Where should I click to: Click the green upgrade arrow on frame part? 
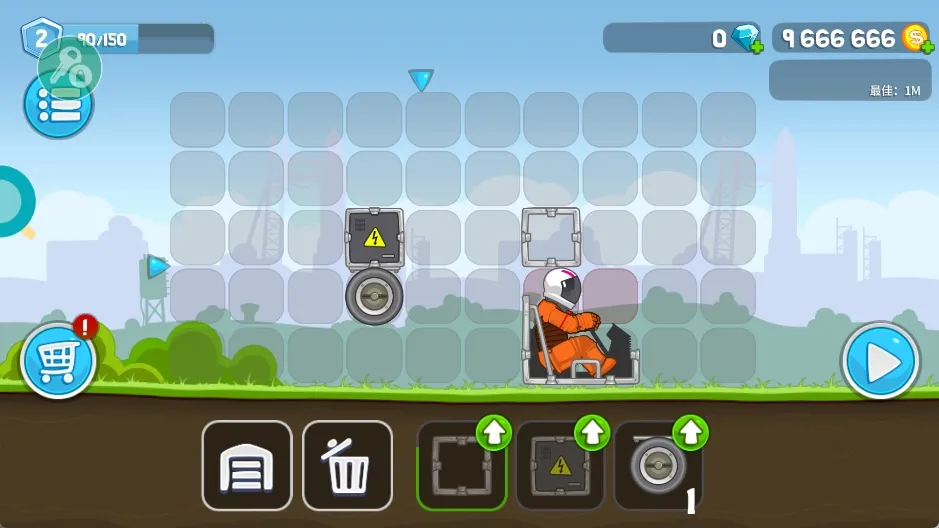tap(493, 433)
